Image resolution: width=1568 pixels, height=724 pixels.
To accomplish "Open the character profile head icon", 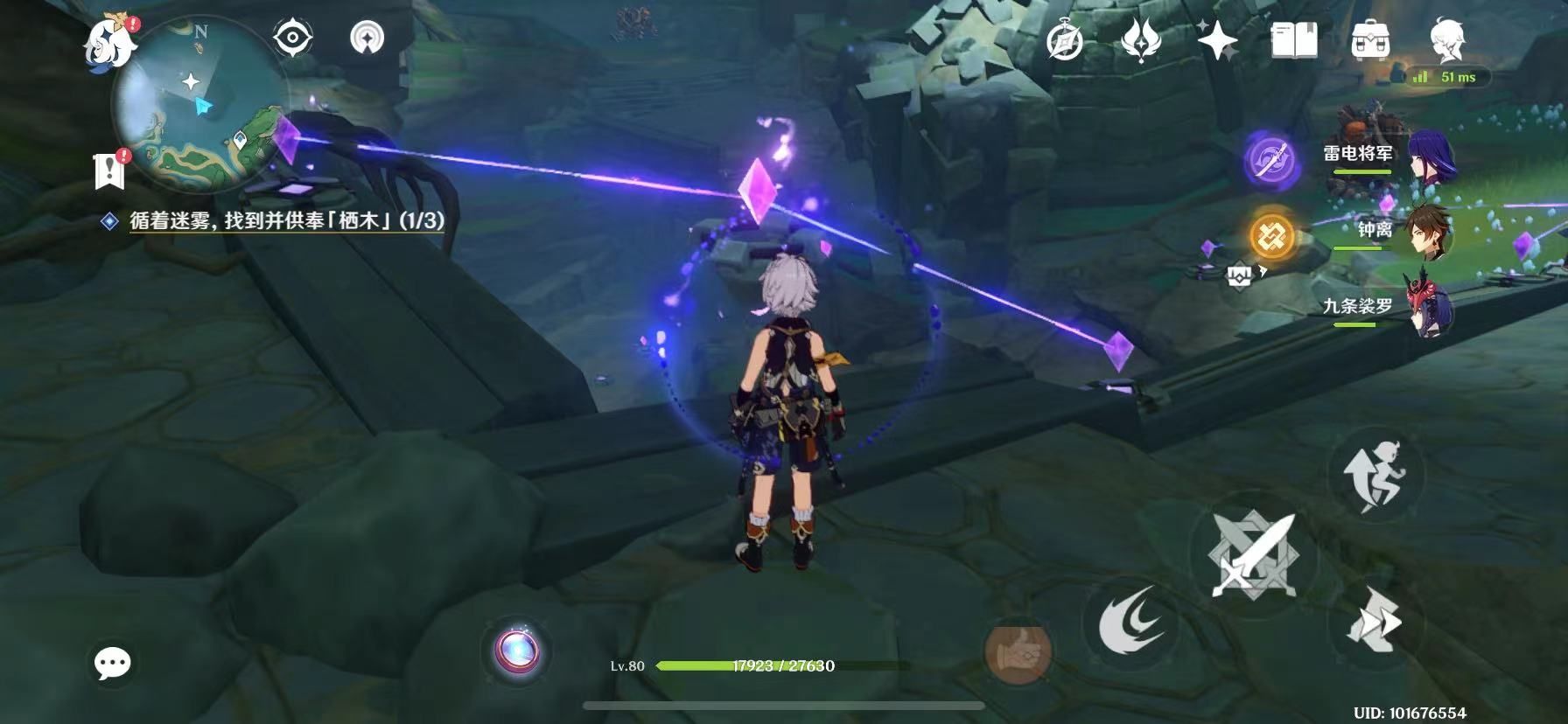I will pyautogui.click(x=1446, y=40).
